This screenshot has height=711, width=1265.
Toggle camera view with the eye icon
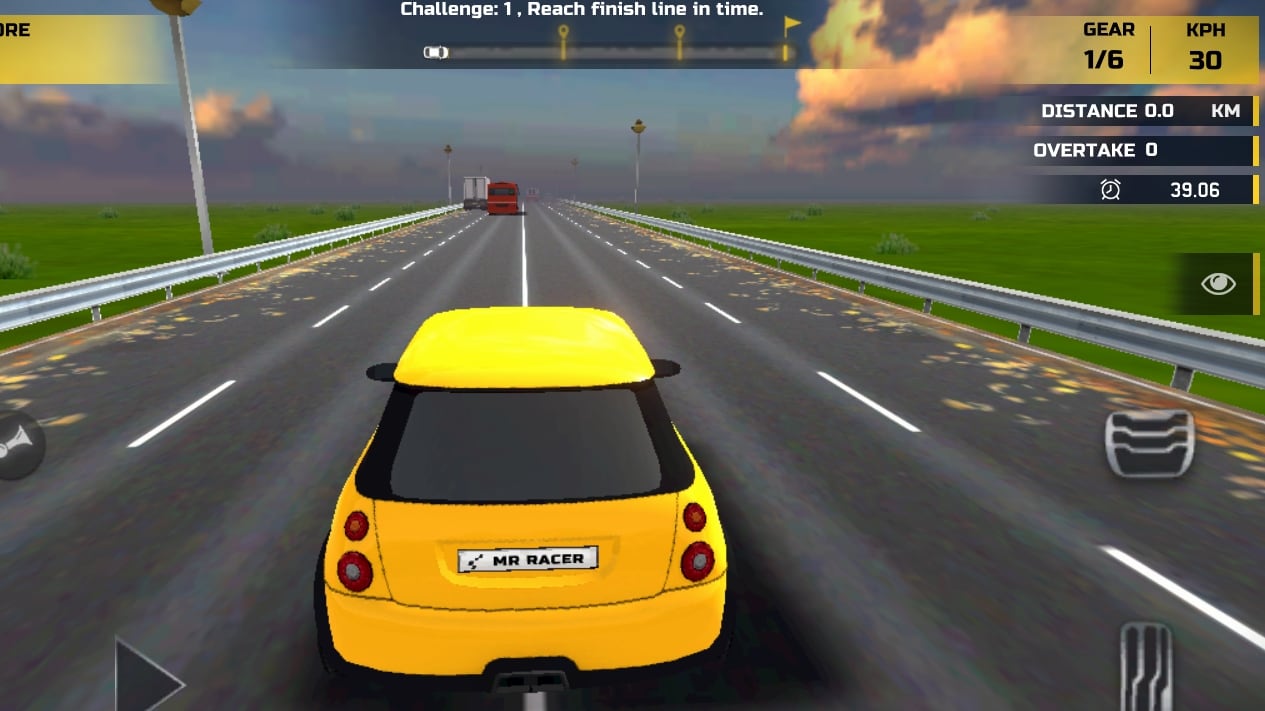point(1217,284)
